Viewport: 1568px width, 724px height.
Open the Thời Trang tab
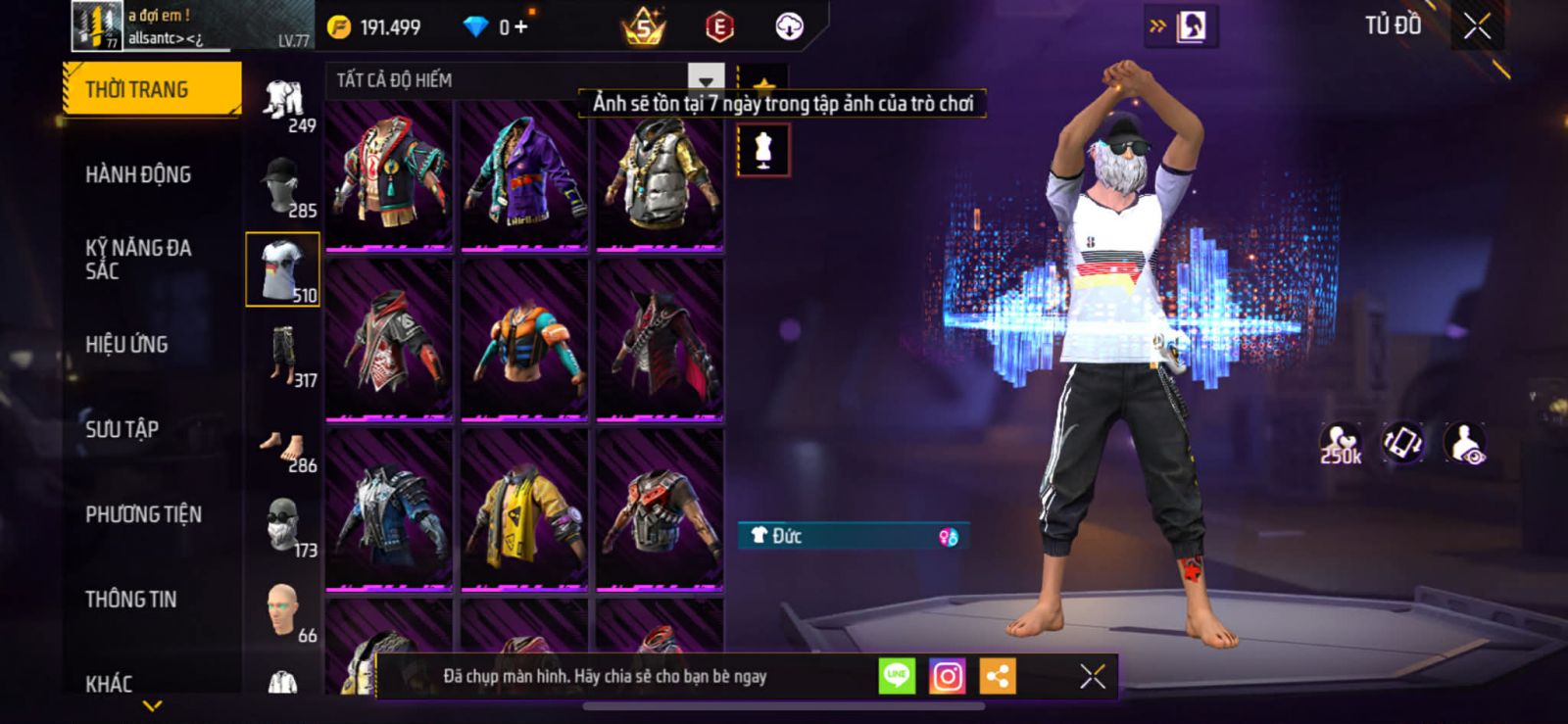[x=151, y=89]
